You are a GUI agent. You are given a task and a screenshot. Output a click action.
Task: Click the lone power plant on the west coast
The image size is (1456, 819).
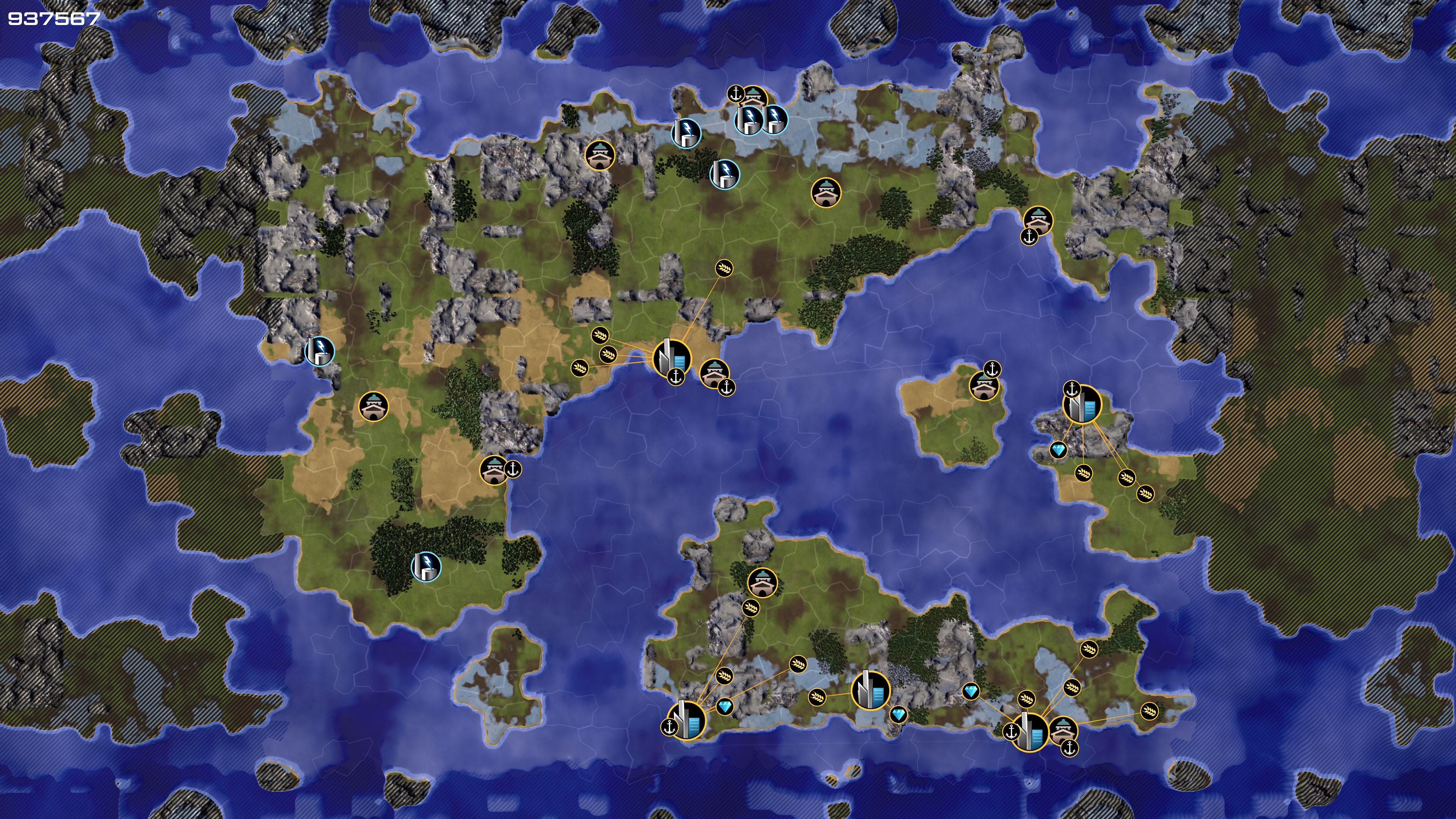(x=319, y=350)
